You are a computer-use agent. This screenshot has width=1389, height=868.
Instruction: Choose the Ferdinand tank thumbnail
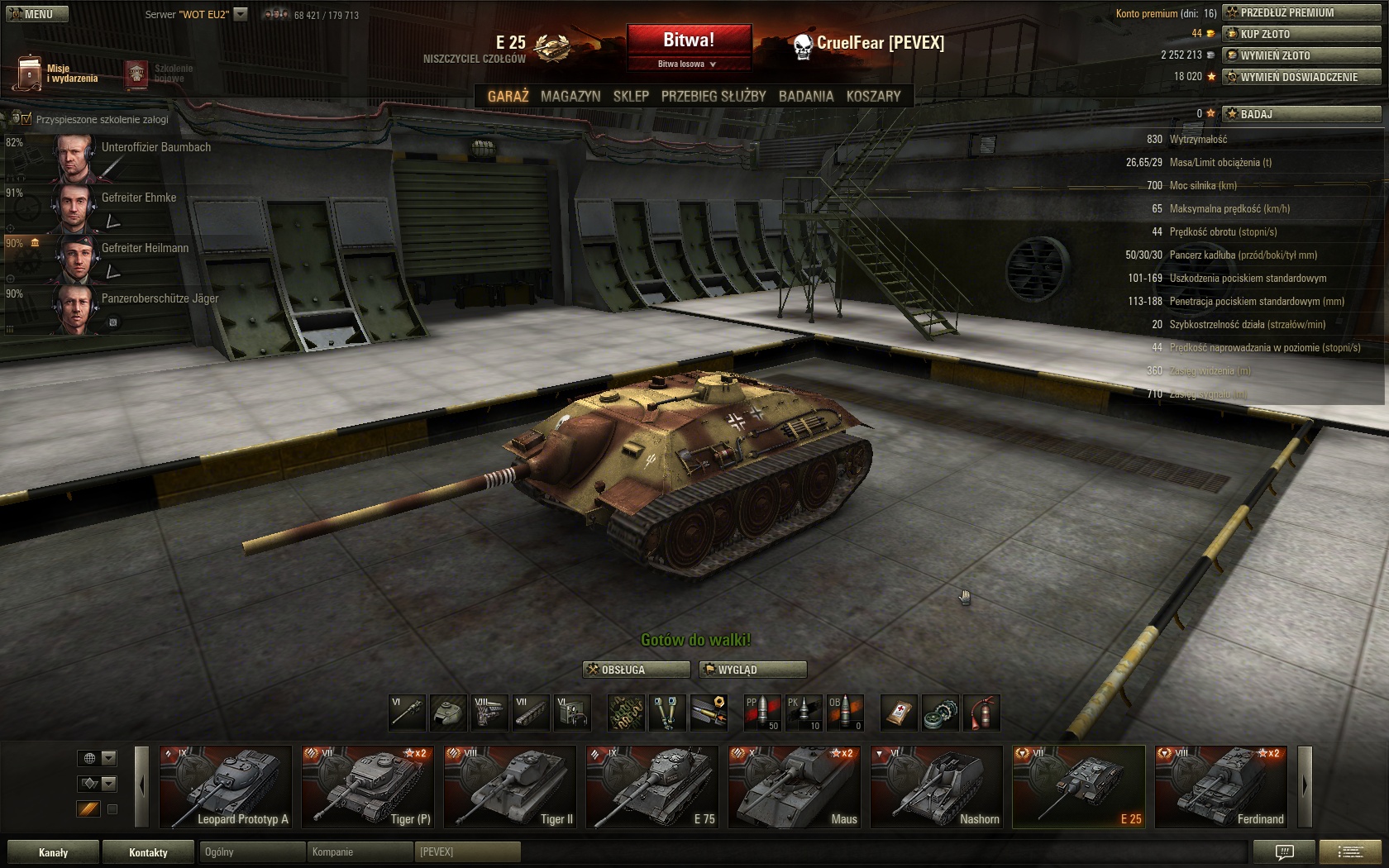(x=1221, y=787)
